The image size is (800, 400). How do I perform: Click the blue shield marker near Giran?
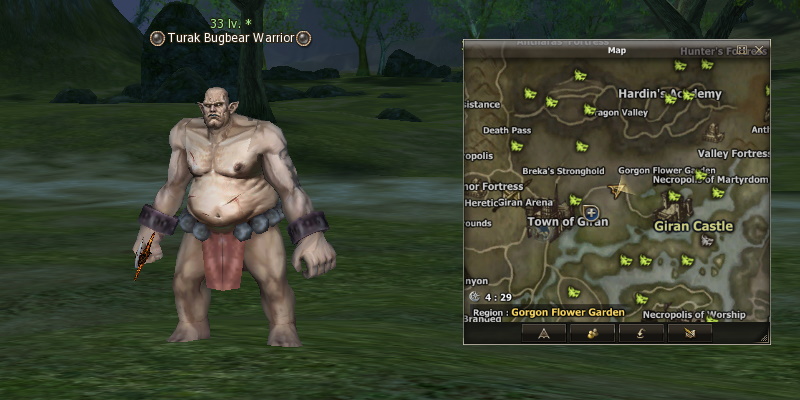pyautogui.click(x=591, y=213)
